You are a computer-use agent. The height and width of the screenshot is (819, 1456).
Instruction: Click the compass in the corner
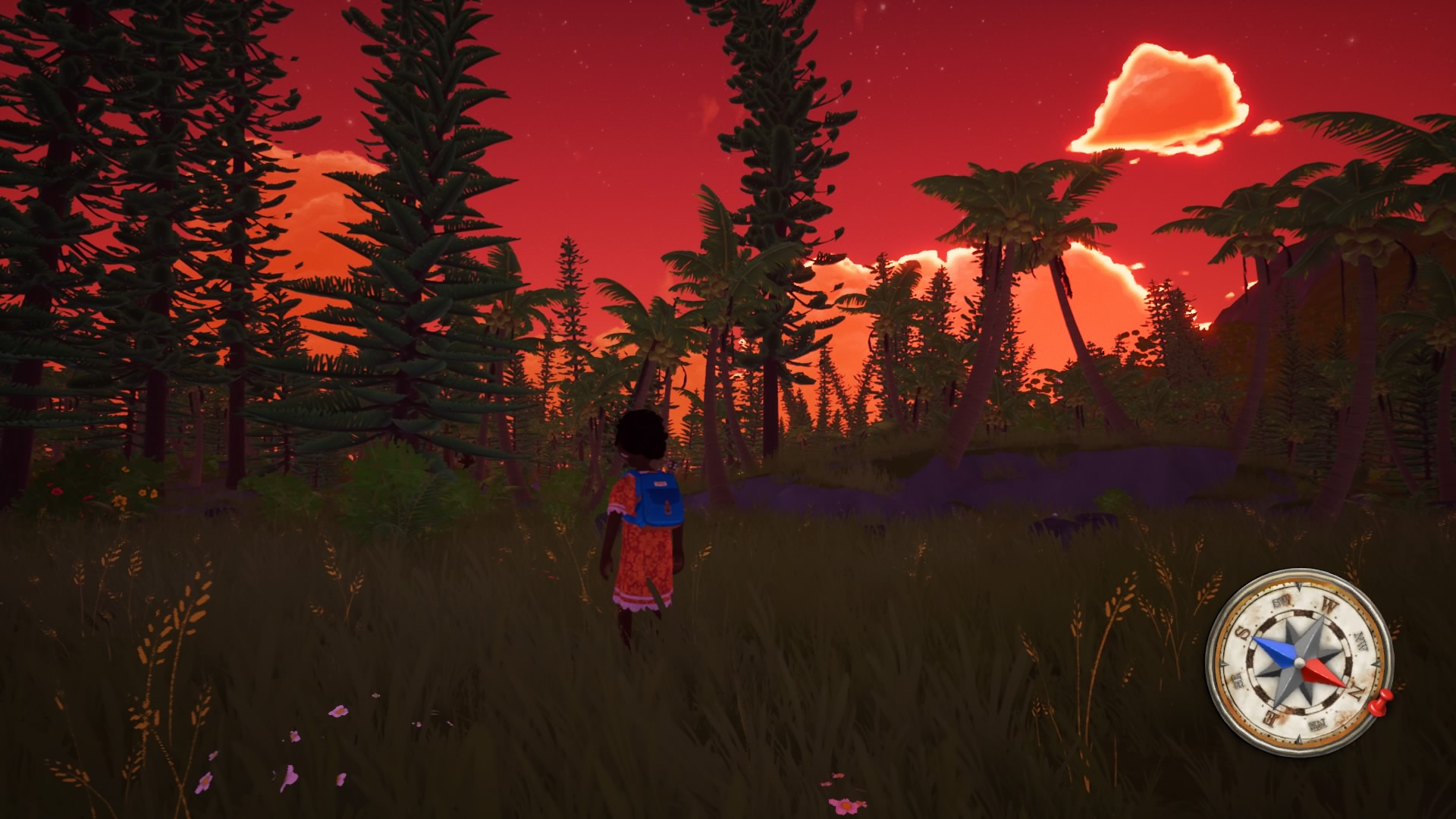1298,663
